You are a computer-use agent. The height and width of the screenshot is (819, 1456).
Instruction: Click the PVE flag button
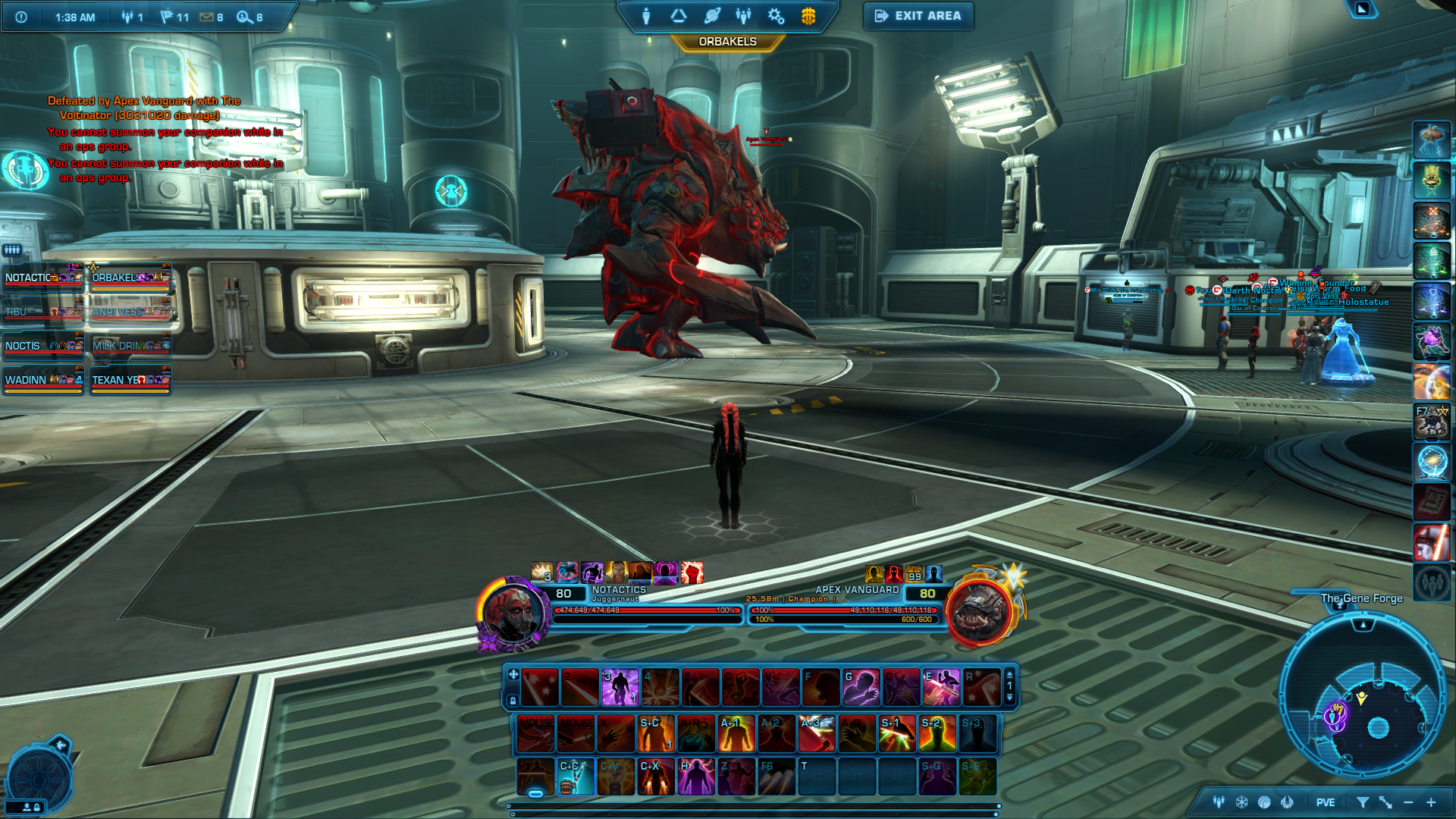pyautogui.click(x=1326, y=802)
